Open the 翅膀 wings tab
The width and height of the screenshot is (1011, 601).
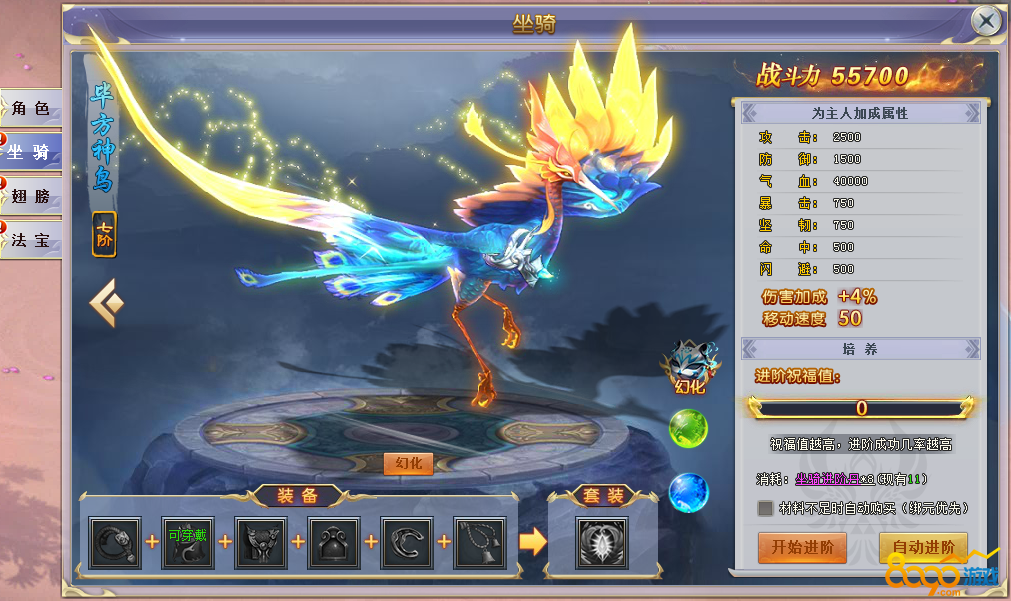point(31,196)
